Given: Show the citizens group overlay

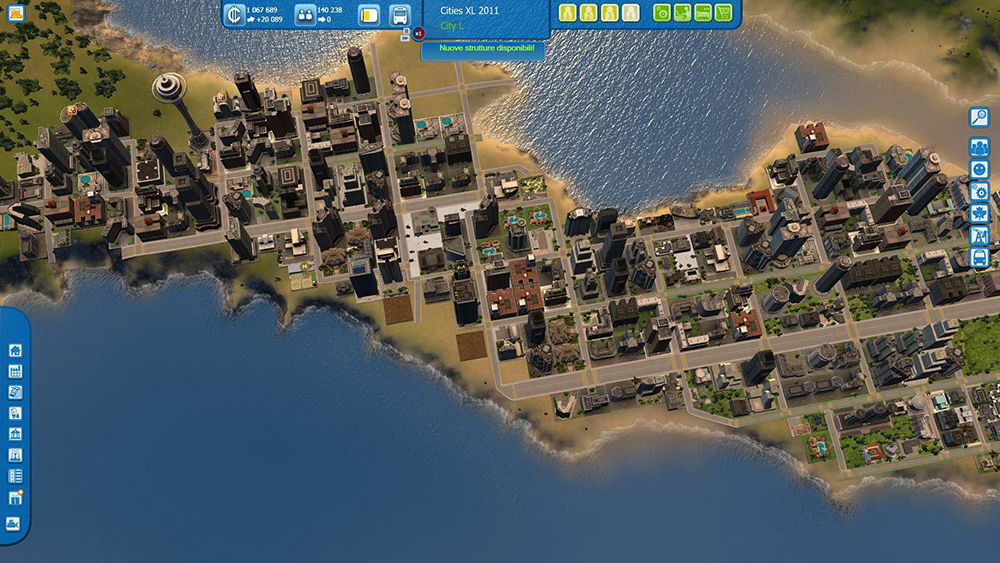Looking at the screenshot, I should click(979, 148).
